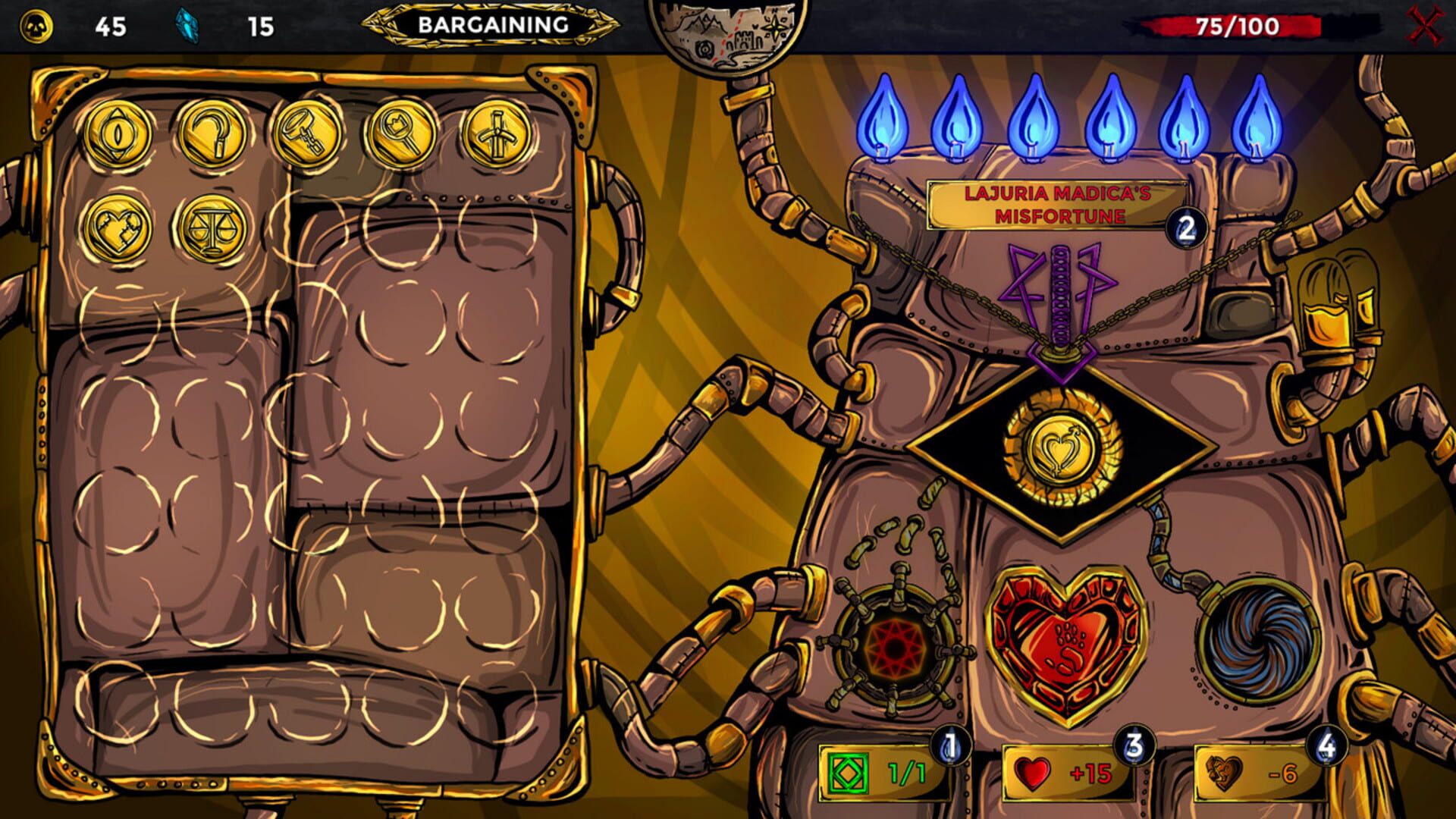This screenshot has height=819, width=1456.
Task: Pick the scales of justice coin
Action: tap(212, 227)
